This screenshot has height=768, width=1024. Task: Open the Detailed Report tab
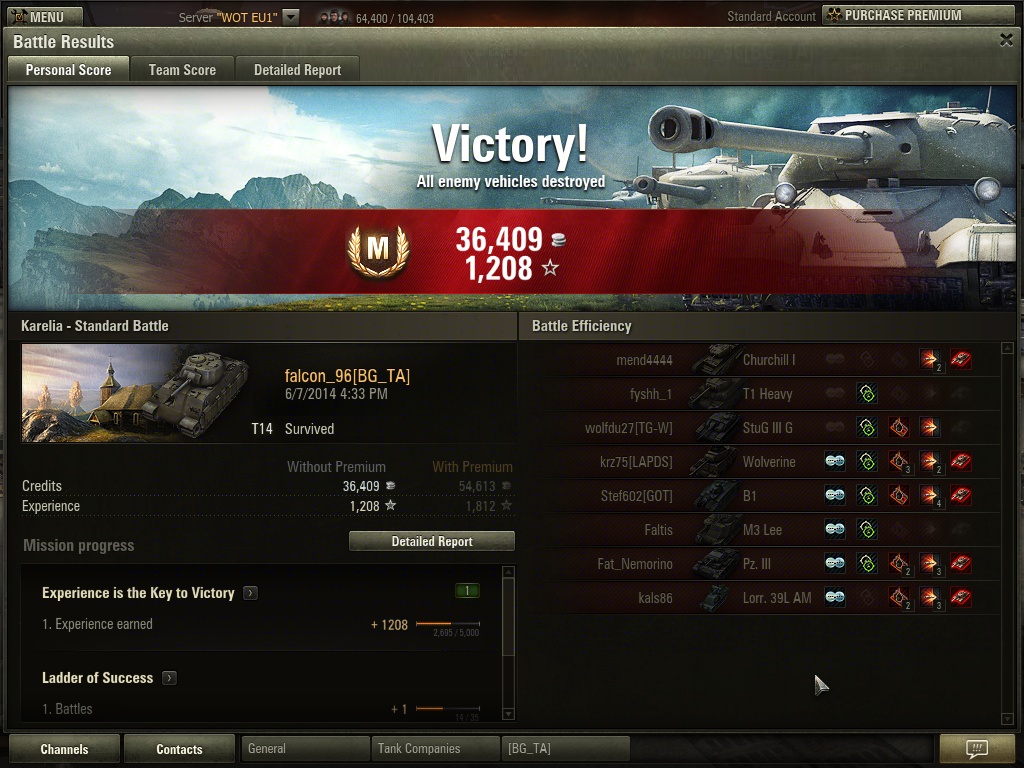click(297, 70)
